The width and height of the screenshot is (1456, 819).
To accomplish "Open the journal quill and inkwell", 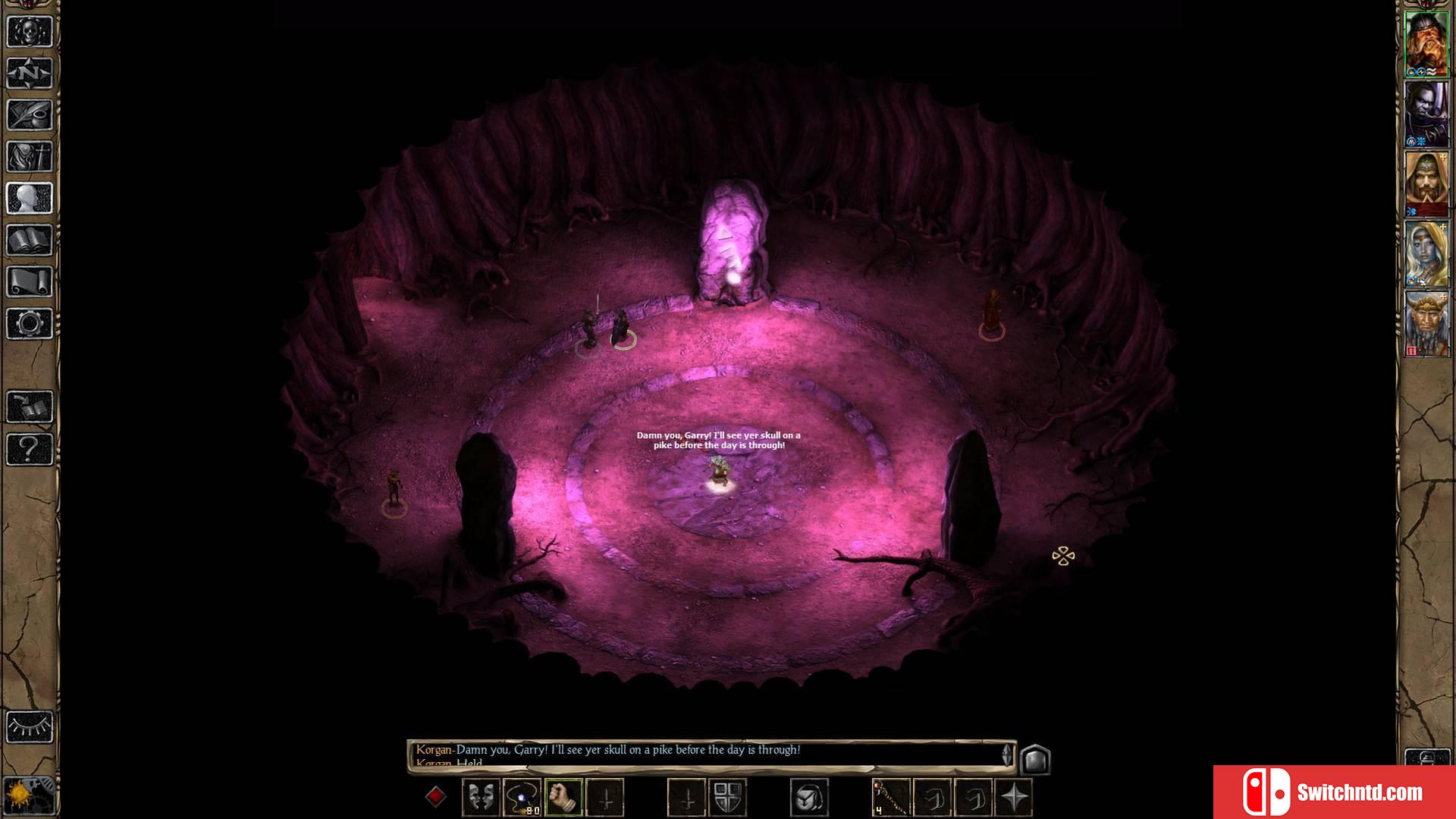I will point(30,115).
